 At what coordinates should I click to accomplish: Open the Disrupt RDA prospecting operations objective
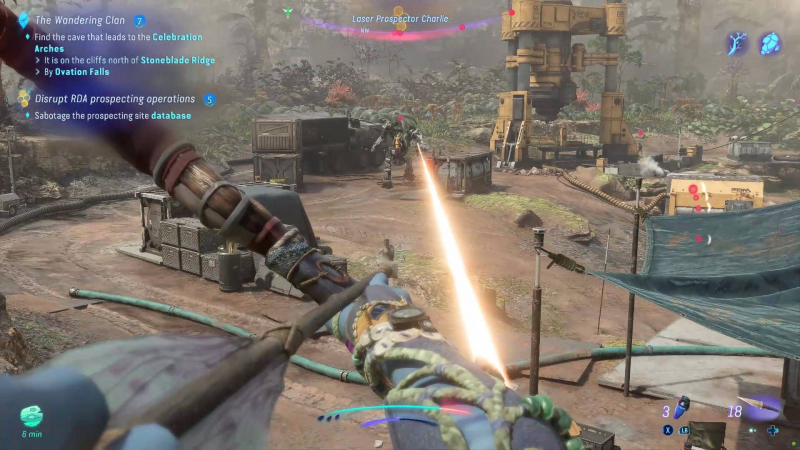click(114, 99)
